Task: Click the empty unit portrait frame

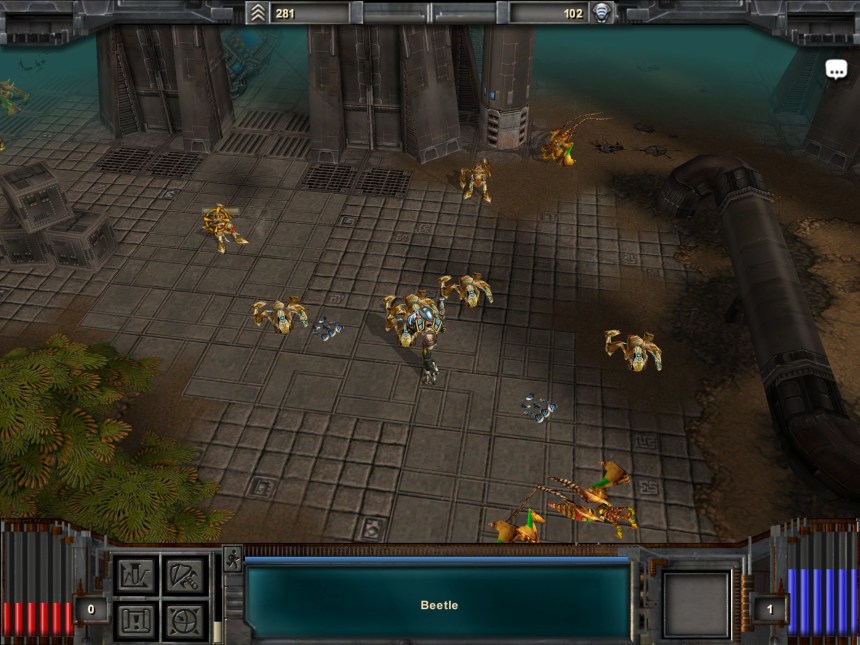Action: (x=696, y=604)
